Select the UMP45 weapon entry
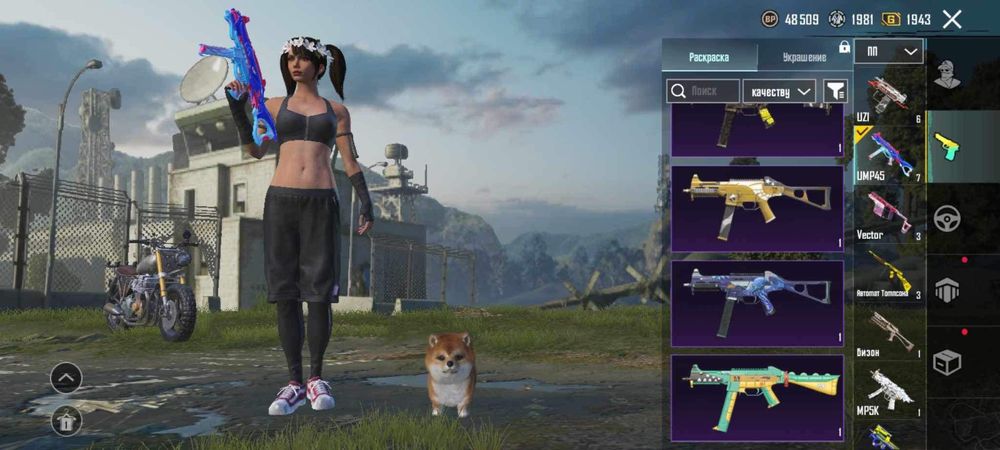Image resolution: width=1000 pixels, height=450 pixels. [x=887, y=154]
